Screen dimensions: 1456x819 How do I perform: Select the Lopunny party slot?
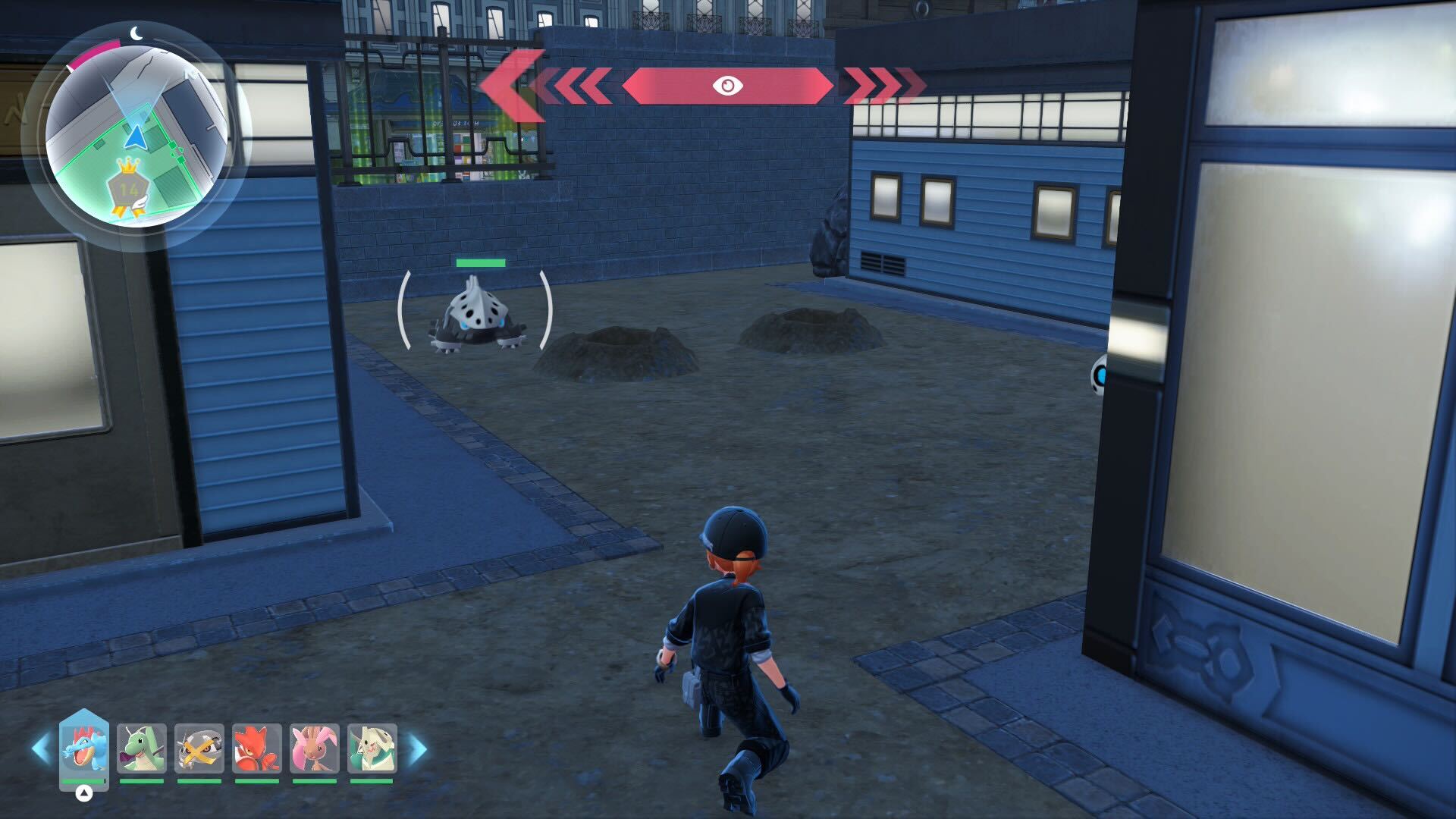315,748
